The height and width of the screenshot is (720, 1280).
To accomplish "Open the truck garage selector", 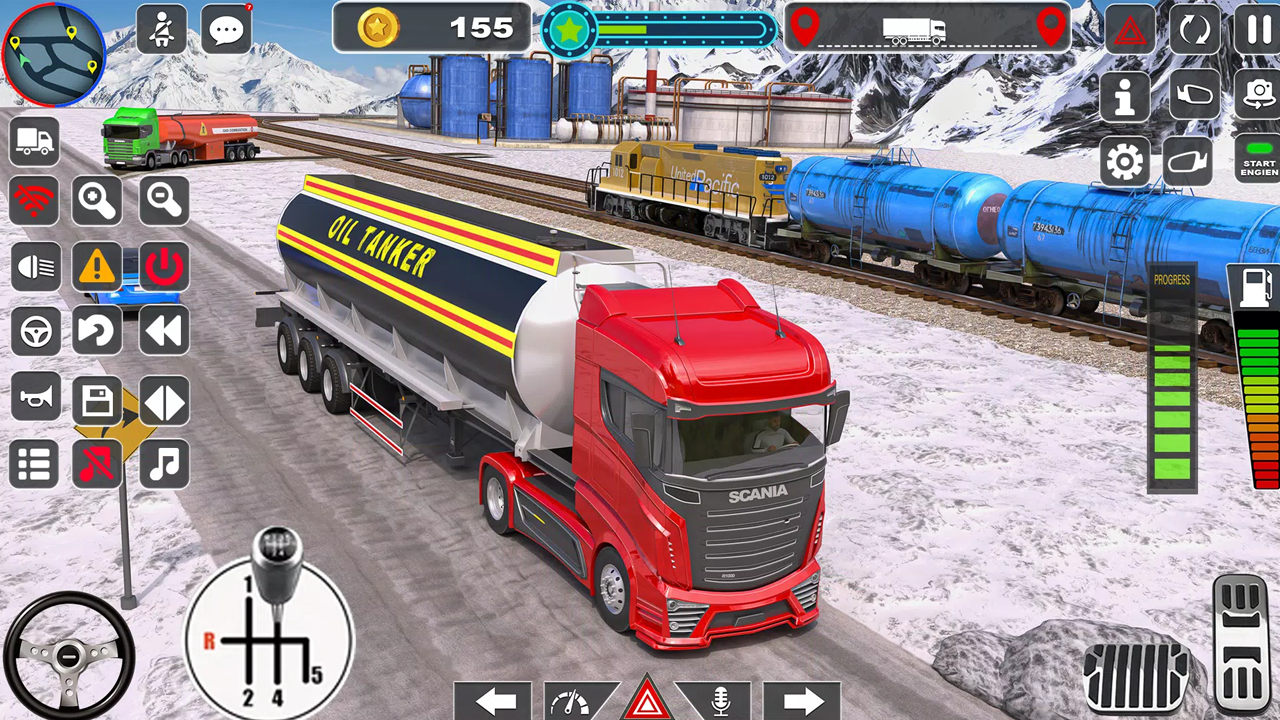I will point(35,140).
